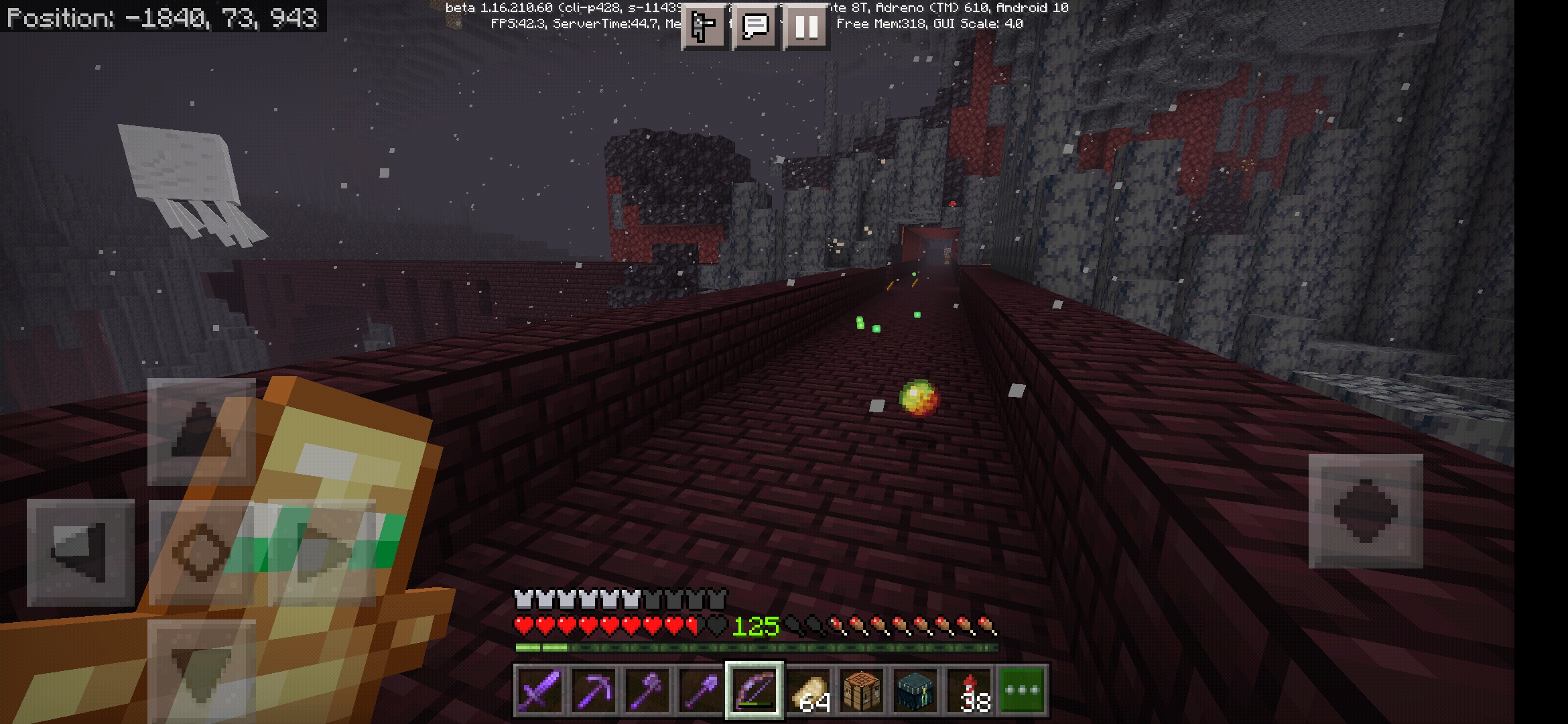Viewport: 1568px width, 724px height.
Task: Select the crafting table hotbar slot
Action: 862,690
